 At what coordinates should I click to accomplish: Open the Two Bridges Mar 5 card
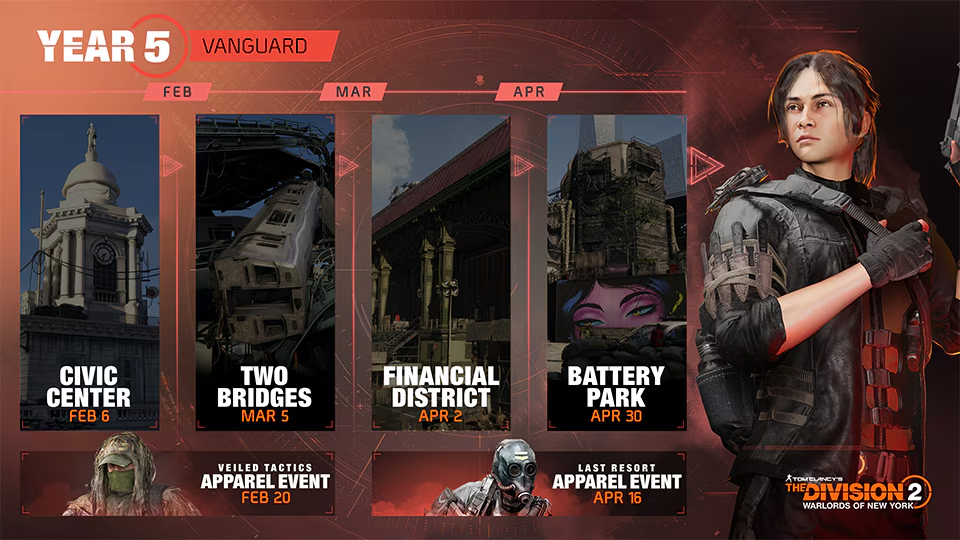(265, 272)
